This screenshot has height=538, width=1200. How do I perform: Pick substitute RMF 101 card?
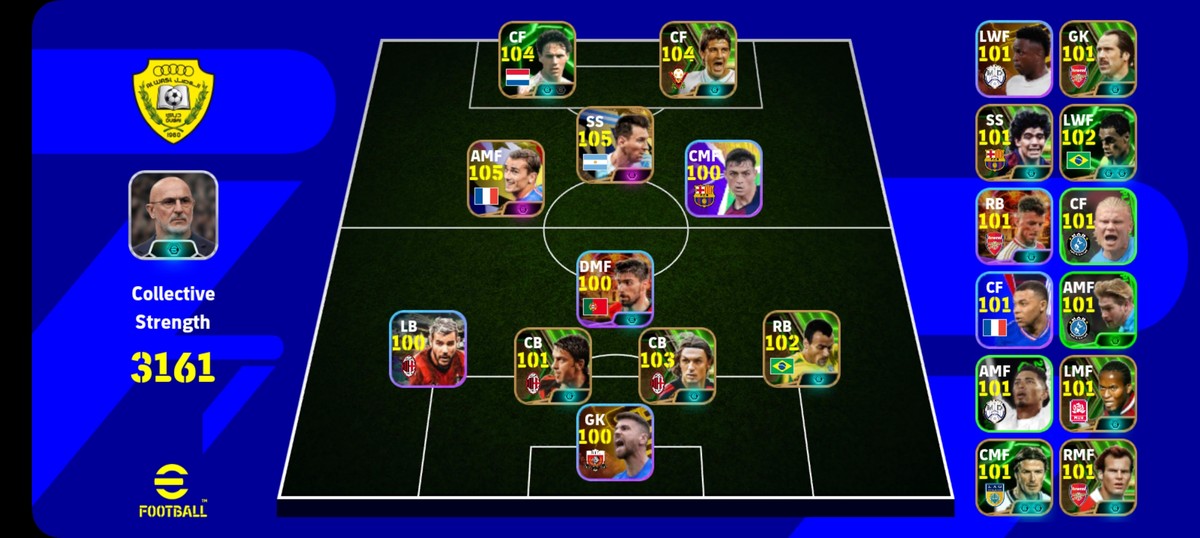click(1098, 478)
